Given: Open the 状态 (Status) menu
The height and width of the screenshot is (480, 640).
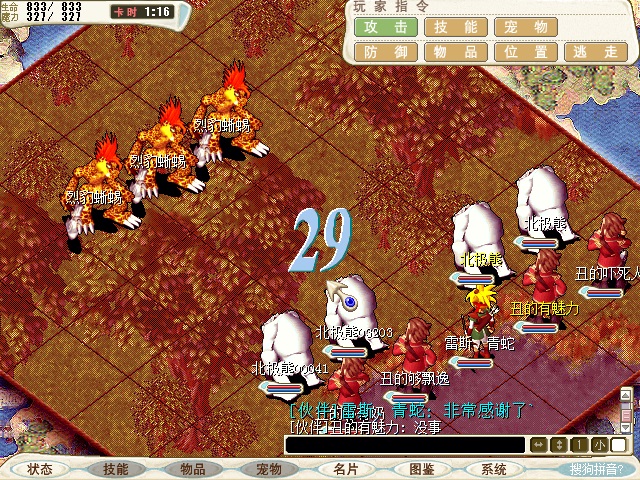Looking at the screenshot, I should pos(40,469).
